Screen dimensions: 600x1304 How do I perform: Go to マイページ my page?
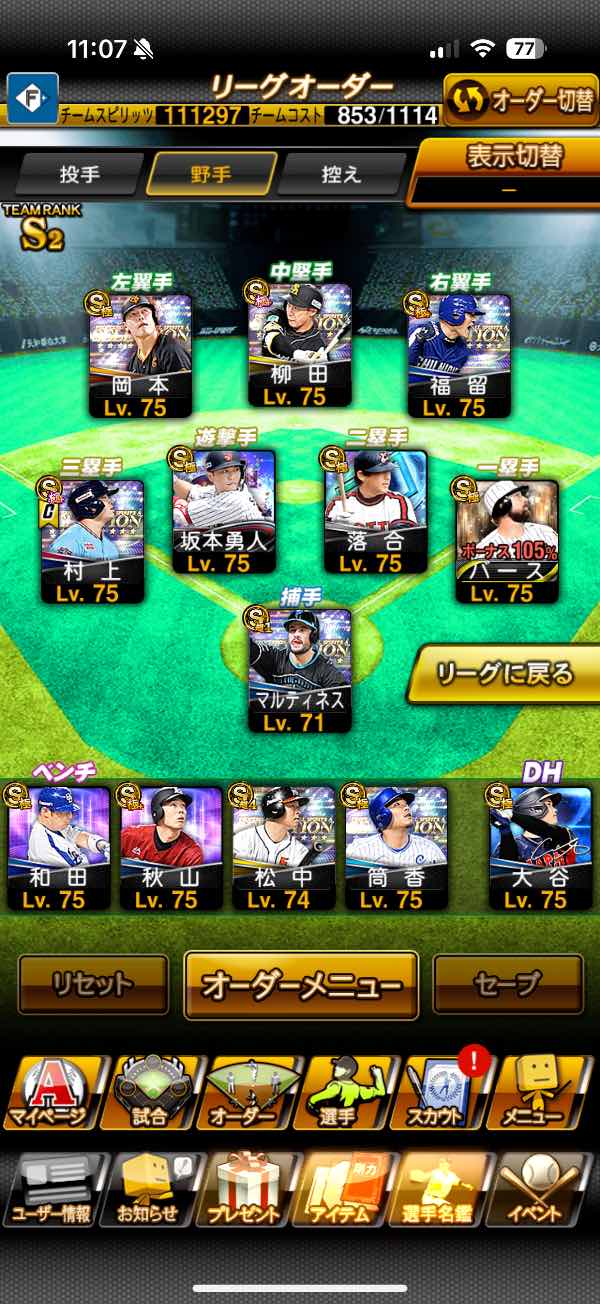pos(50,1091)
